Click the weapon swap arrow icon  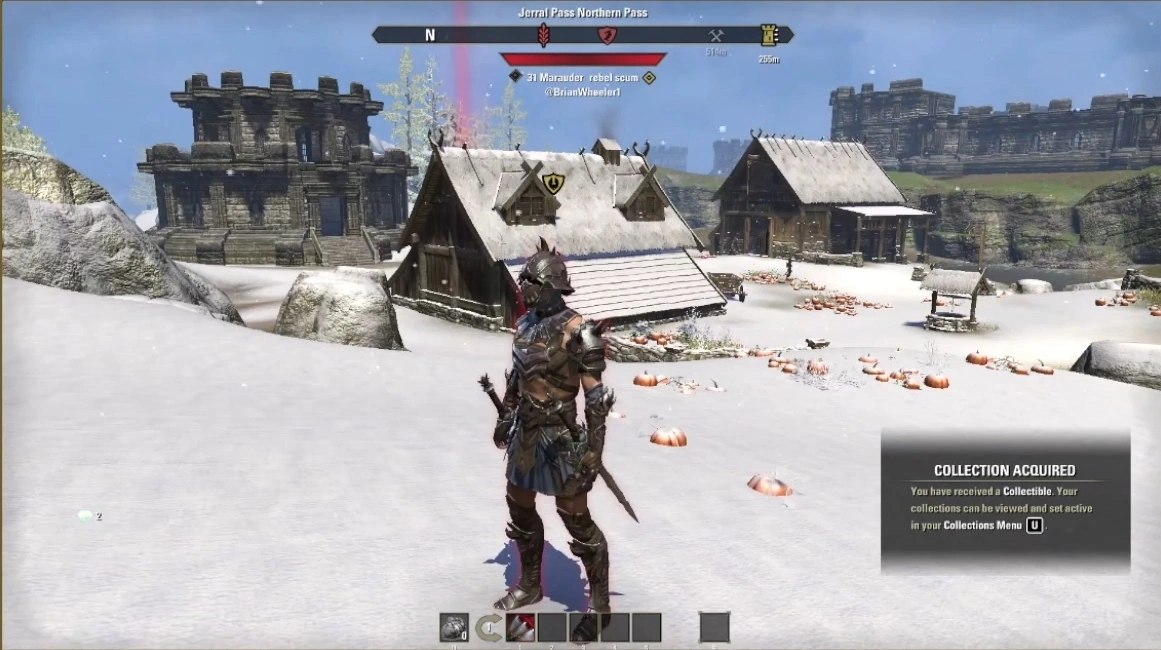click(x=488, y=628)
